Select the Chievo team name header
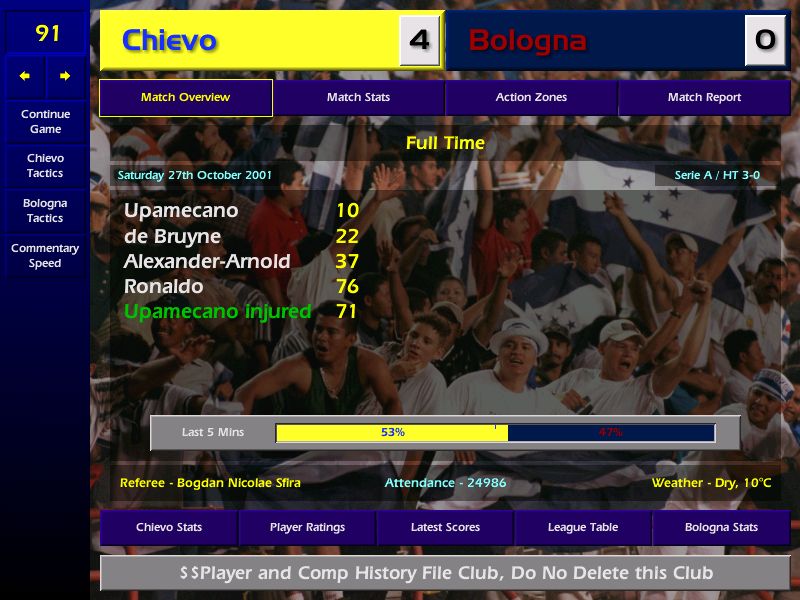 point(170,41)
